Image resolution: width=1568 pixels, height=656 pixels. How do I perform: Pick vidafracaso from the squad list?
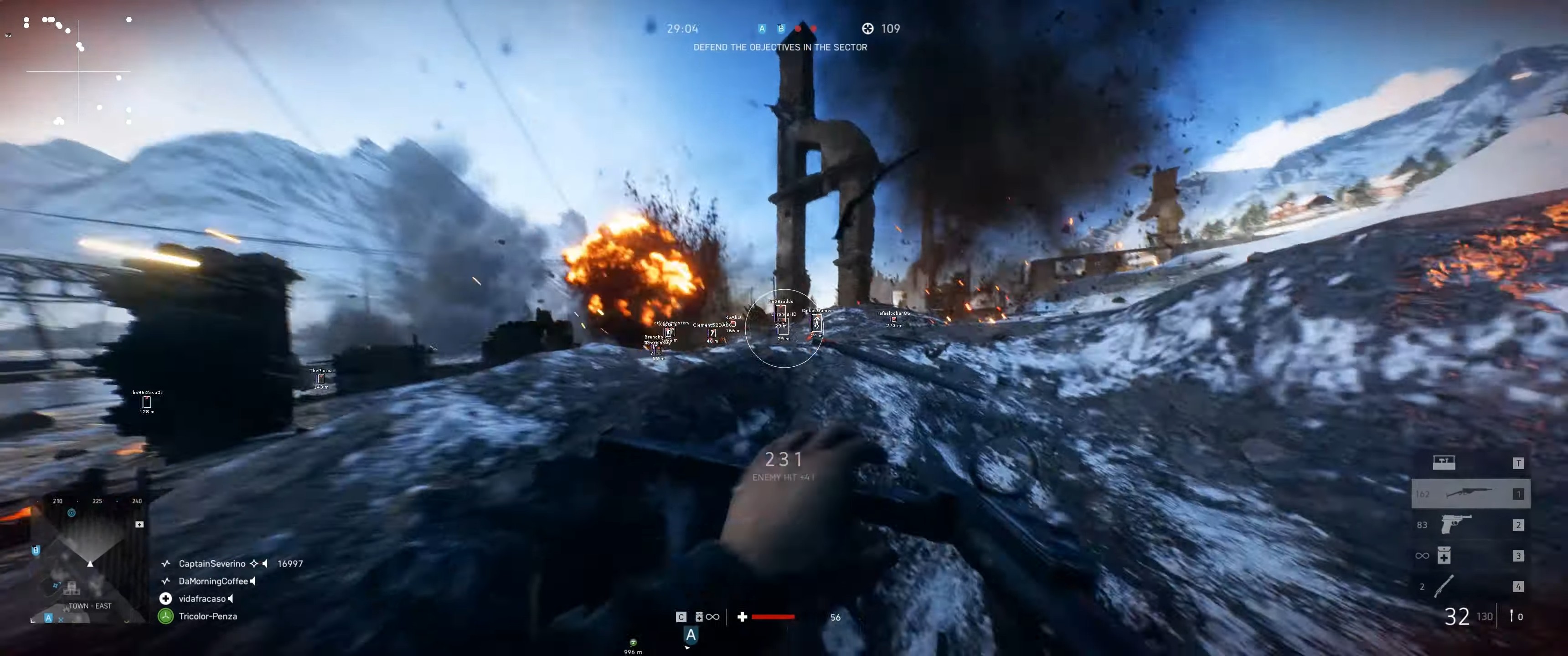[x=201, y=599]
